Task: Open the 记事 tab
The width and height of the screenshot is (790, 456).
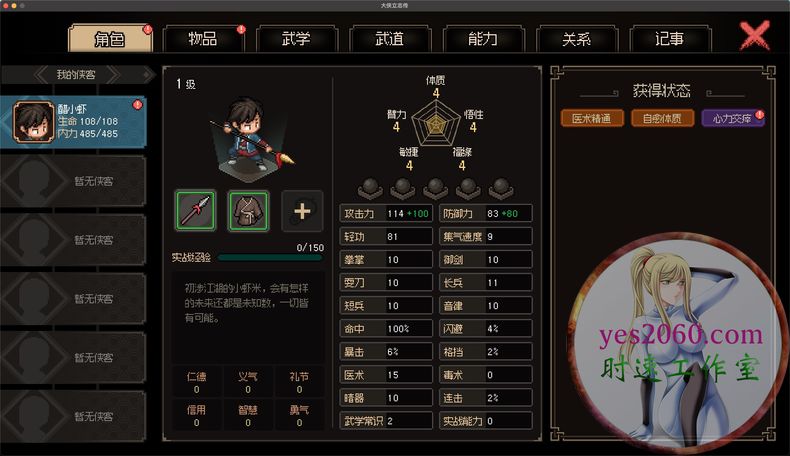Action: coord(670,39)
